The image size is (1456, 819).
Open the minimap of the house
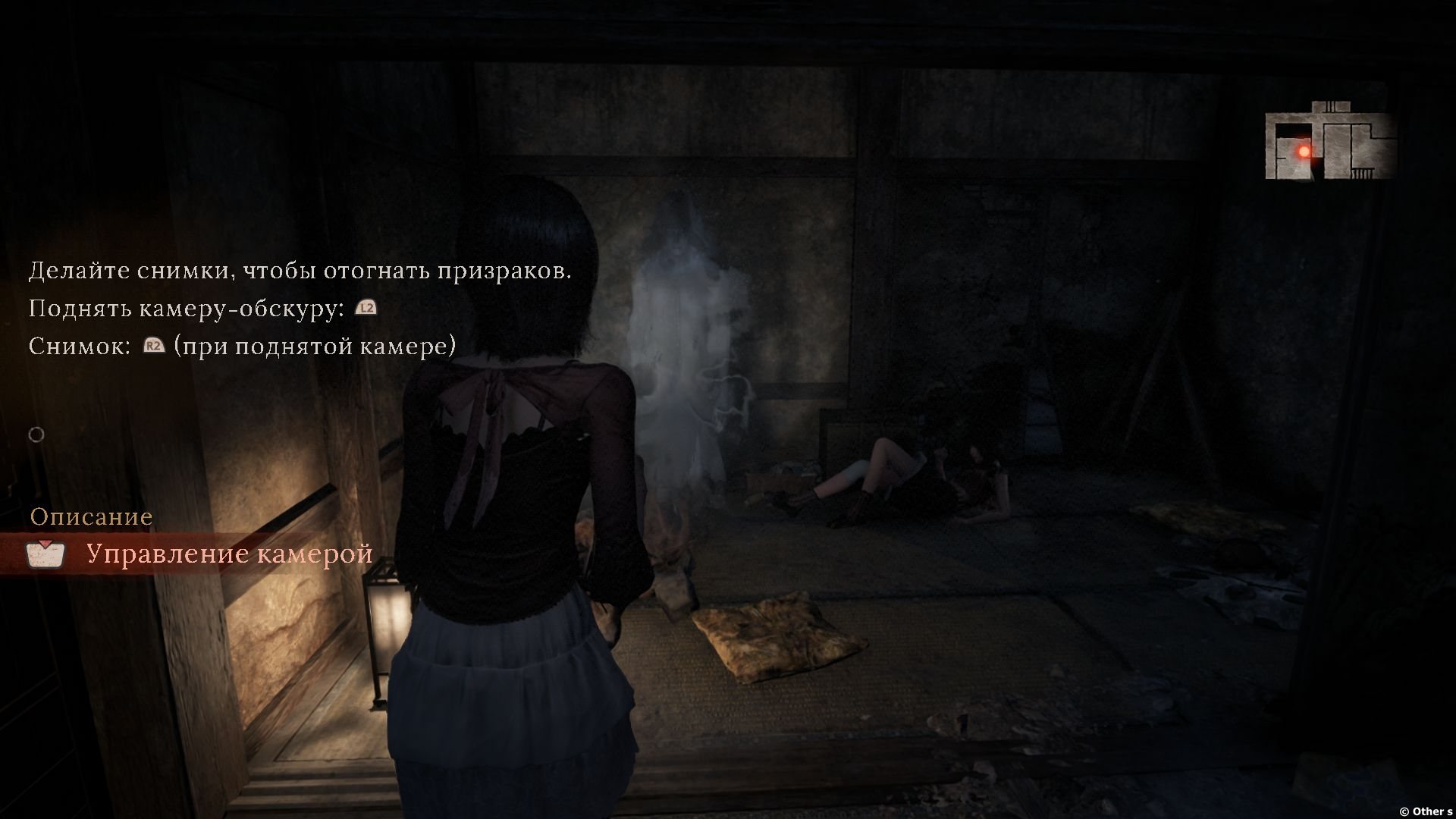point(1330,143)
